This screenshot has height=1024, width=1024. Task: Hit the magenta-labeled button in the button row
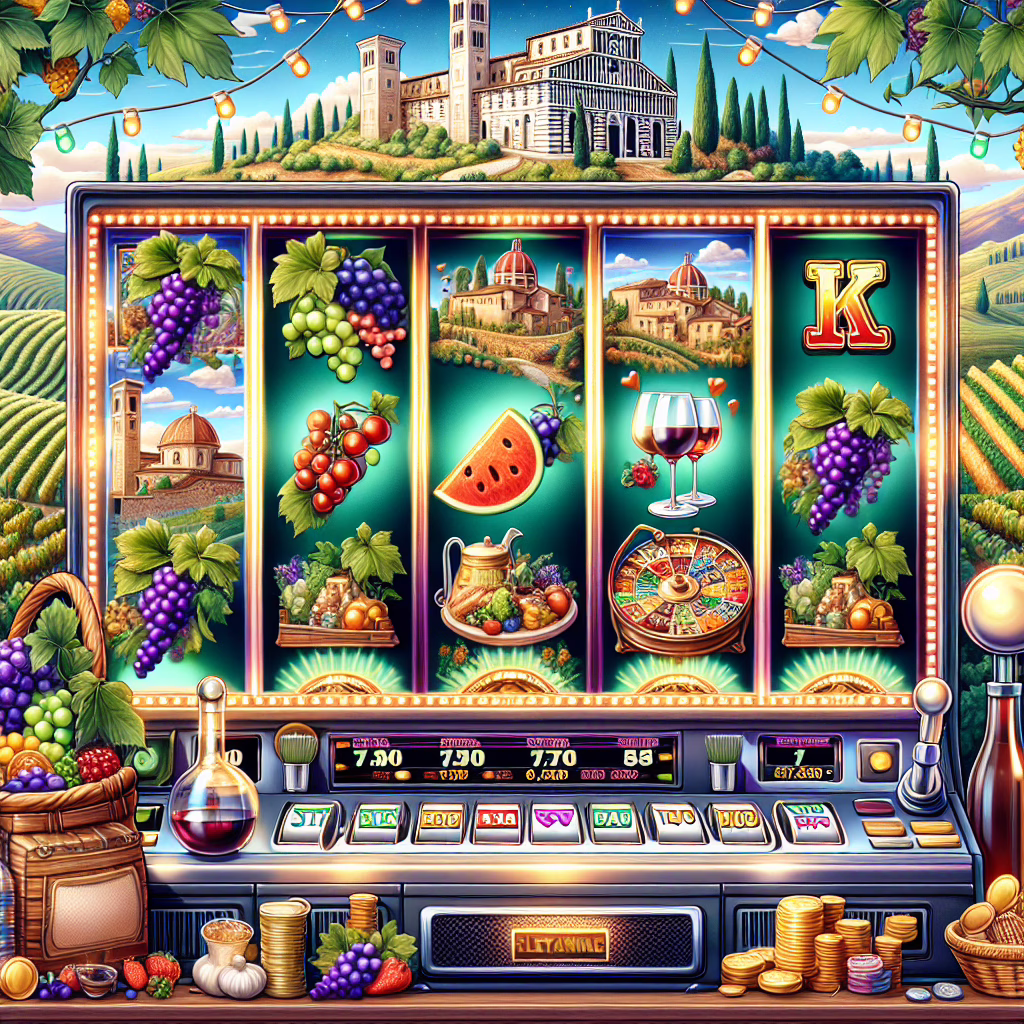coord(557,822)
